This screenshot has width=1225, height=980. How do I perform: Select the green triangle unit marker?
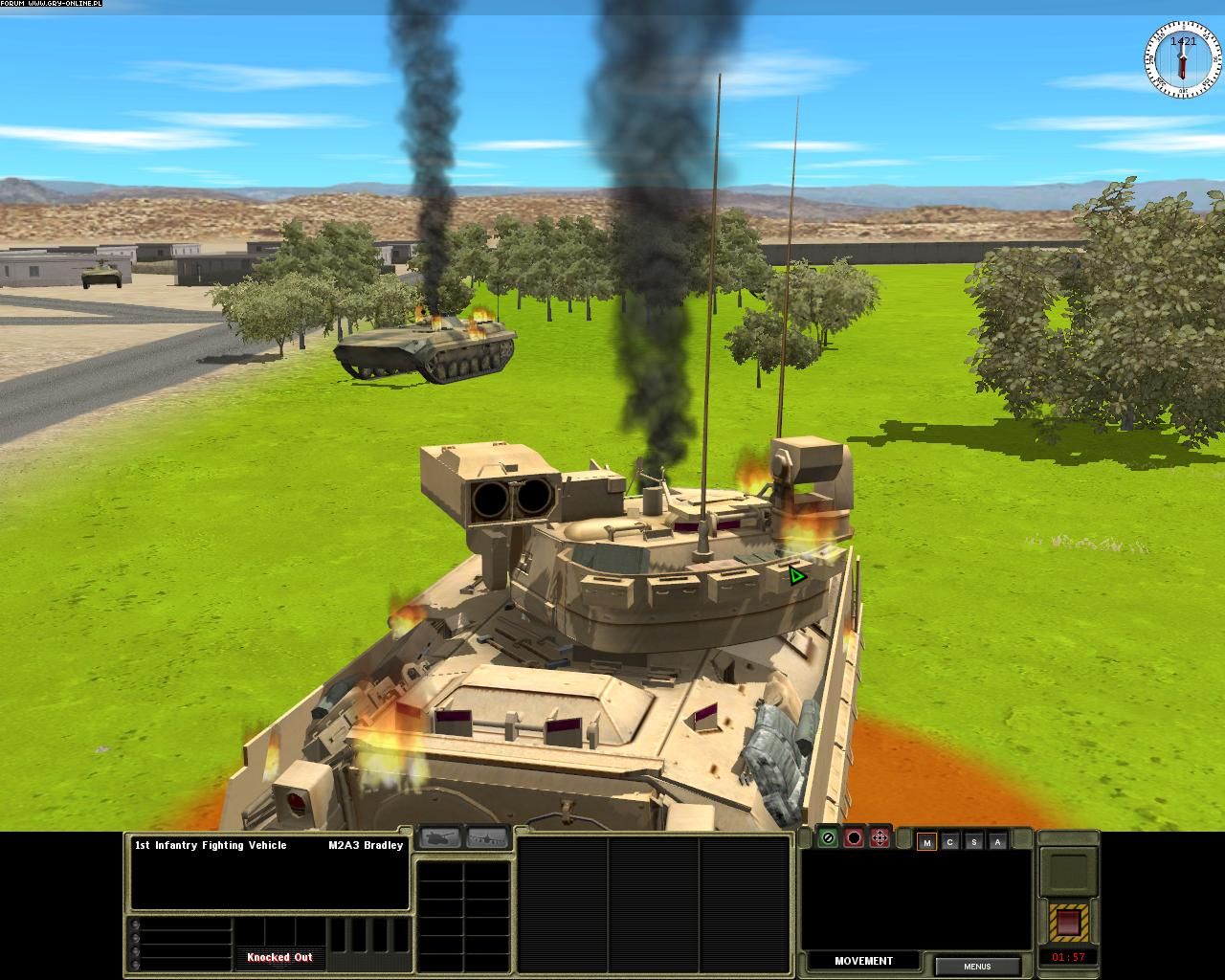pyautogui.click(x=796, y=575)
